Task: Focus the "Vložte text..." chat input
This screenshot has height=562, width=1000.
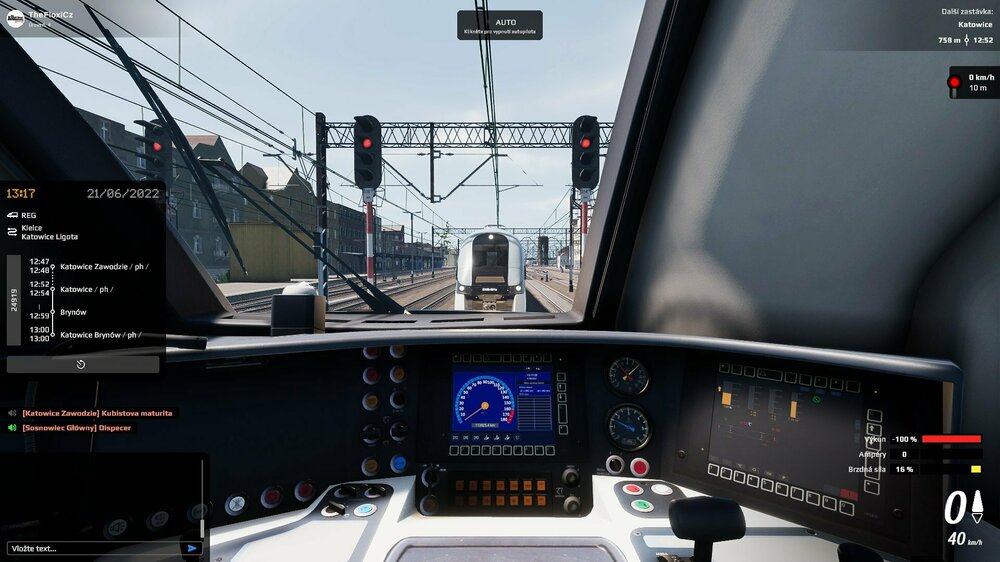Action: point(95,548)
